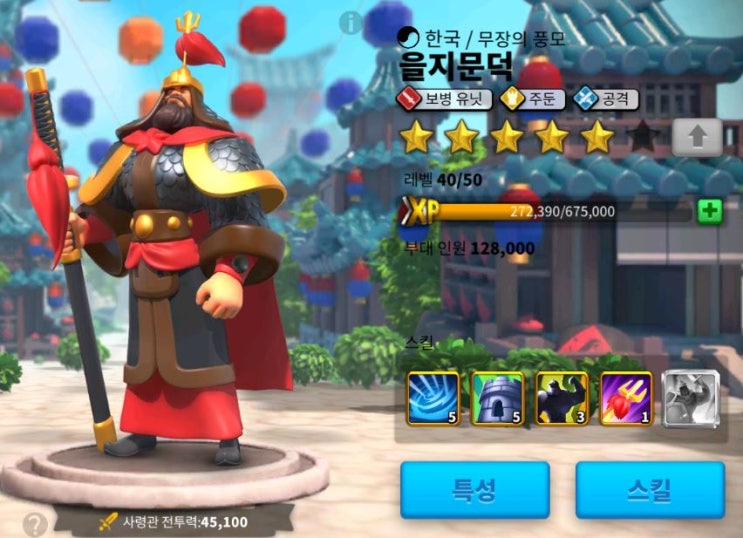Select the green tower skill icon
743x538 pixels.
point(497,397)
